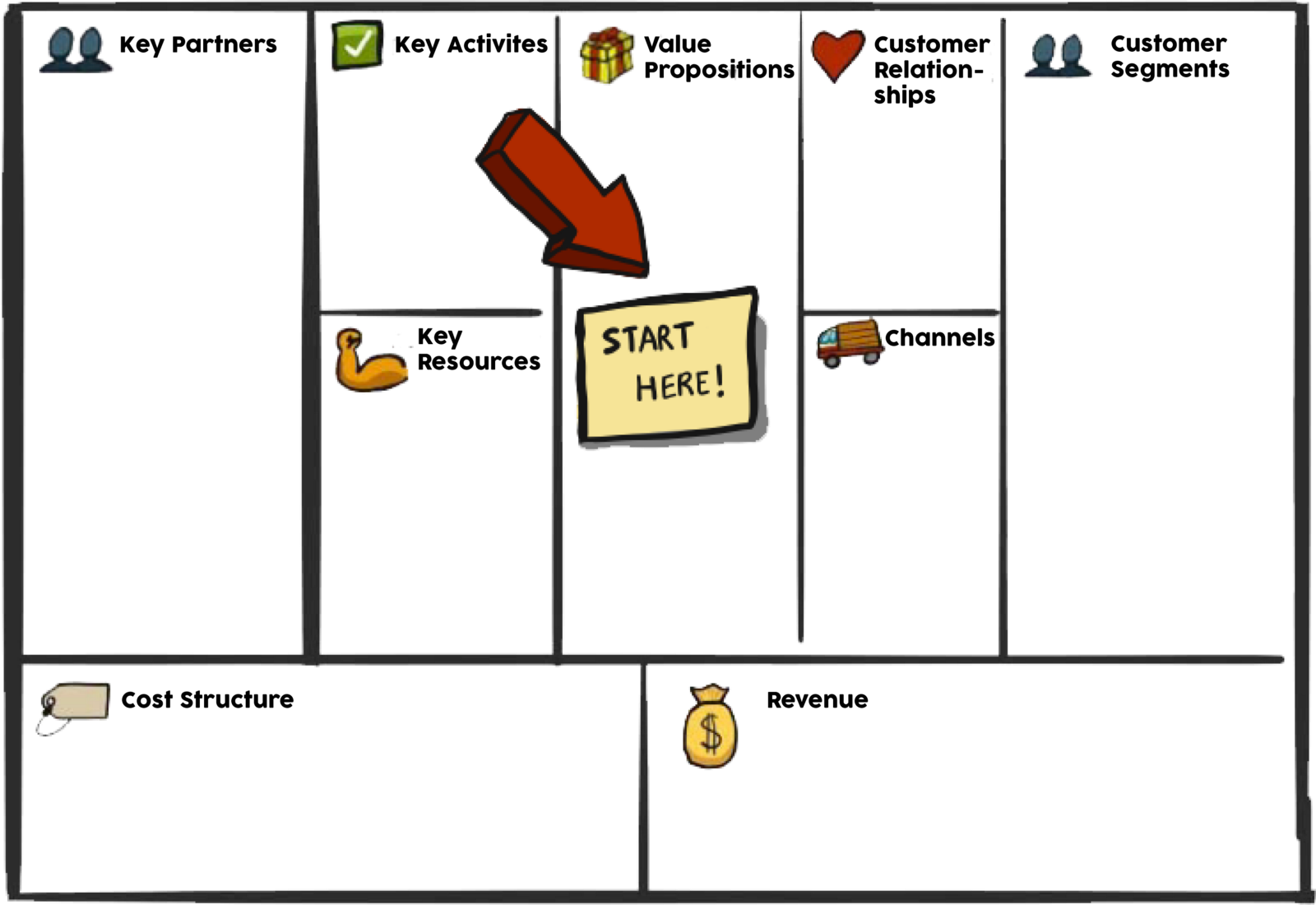Click the green checkmark icon
The width and height of the screenshot is (1316, 905).
(x=357, y=46)
